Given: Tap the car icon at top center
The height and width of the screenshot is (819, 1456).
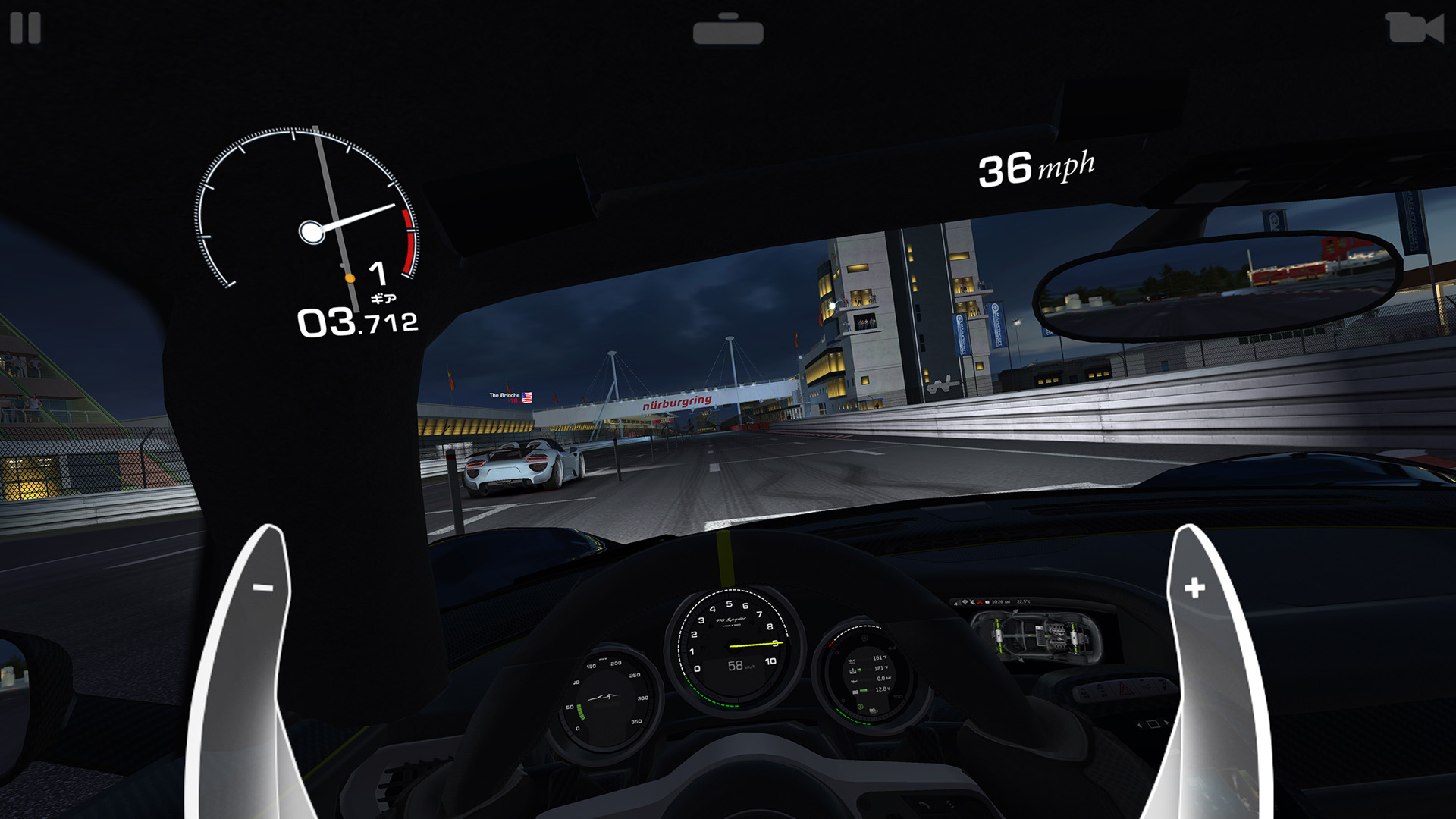Looking at the screenshot, I should 728,30.
